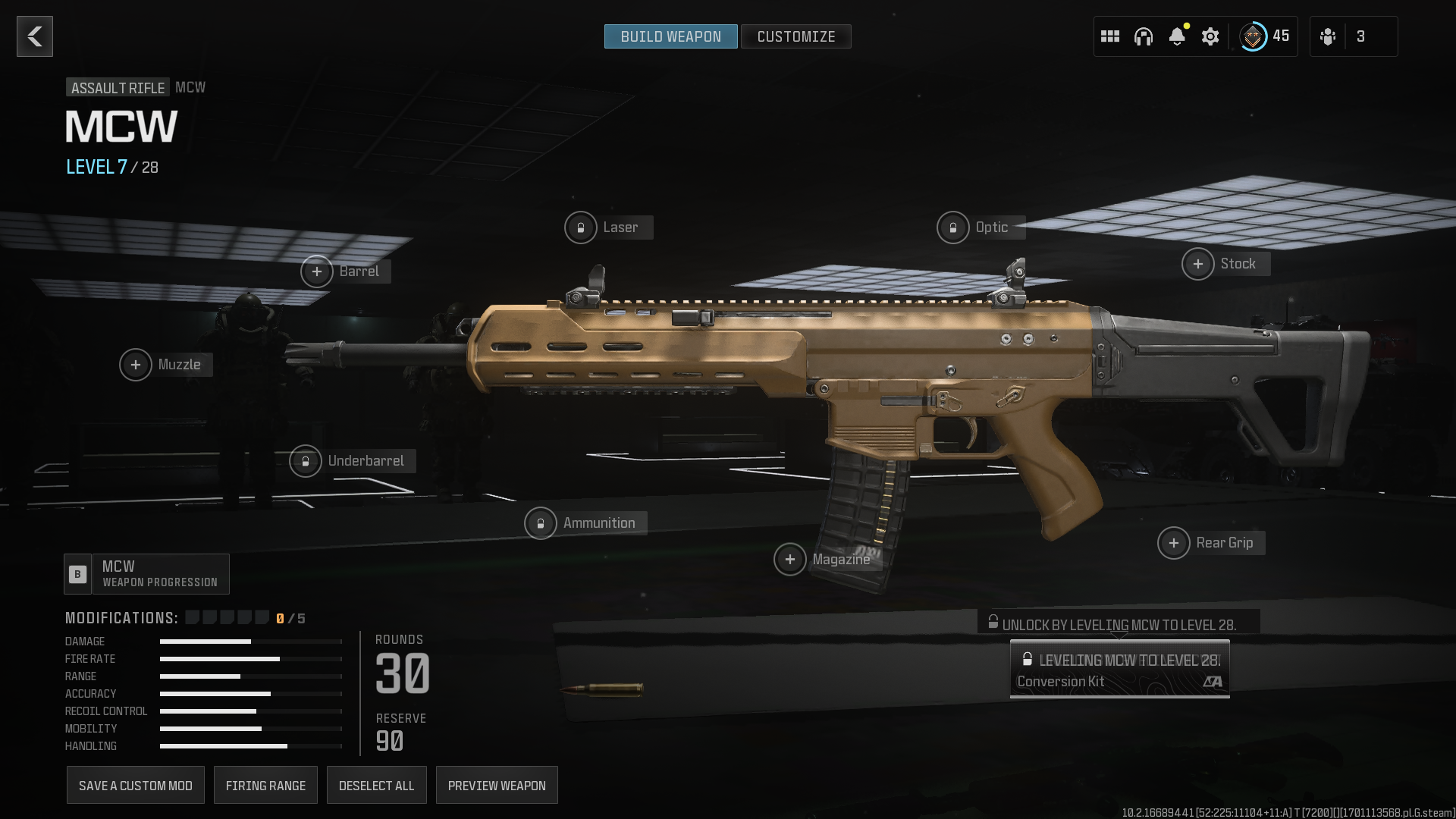Click the PREVIEW WEAPON button
Screen dimensions: 1456x819
point(497,785)
